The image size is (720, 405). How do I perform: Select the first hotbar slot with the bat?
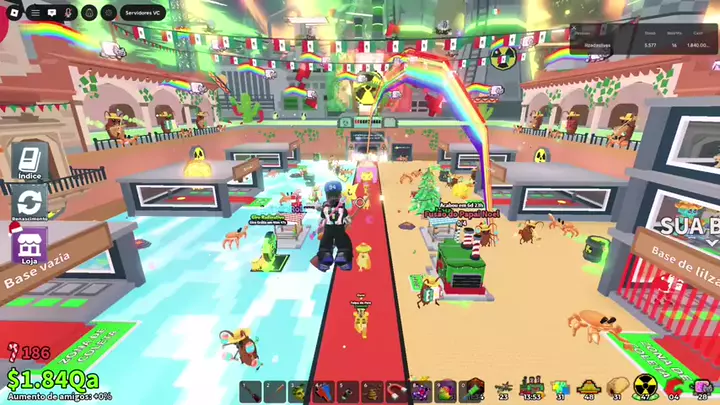(x=250, y=389)
